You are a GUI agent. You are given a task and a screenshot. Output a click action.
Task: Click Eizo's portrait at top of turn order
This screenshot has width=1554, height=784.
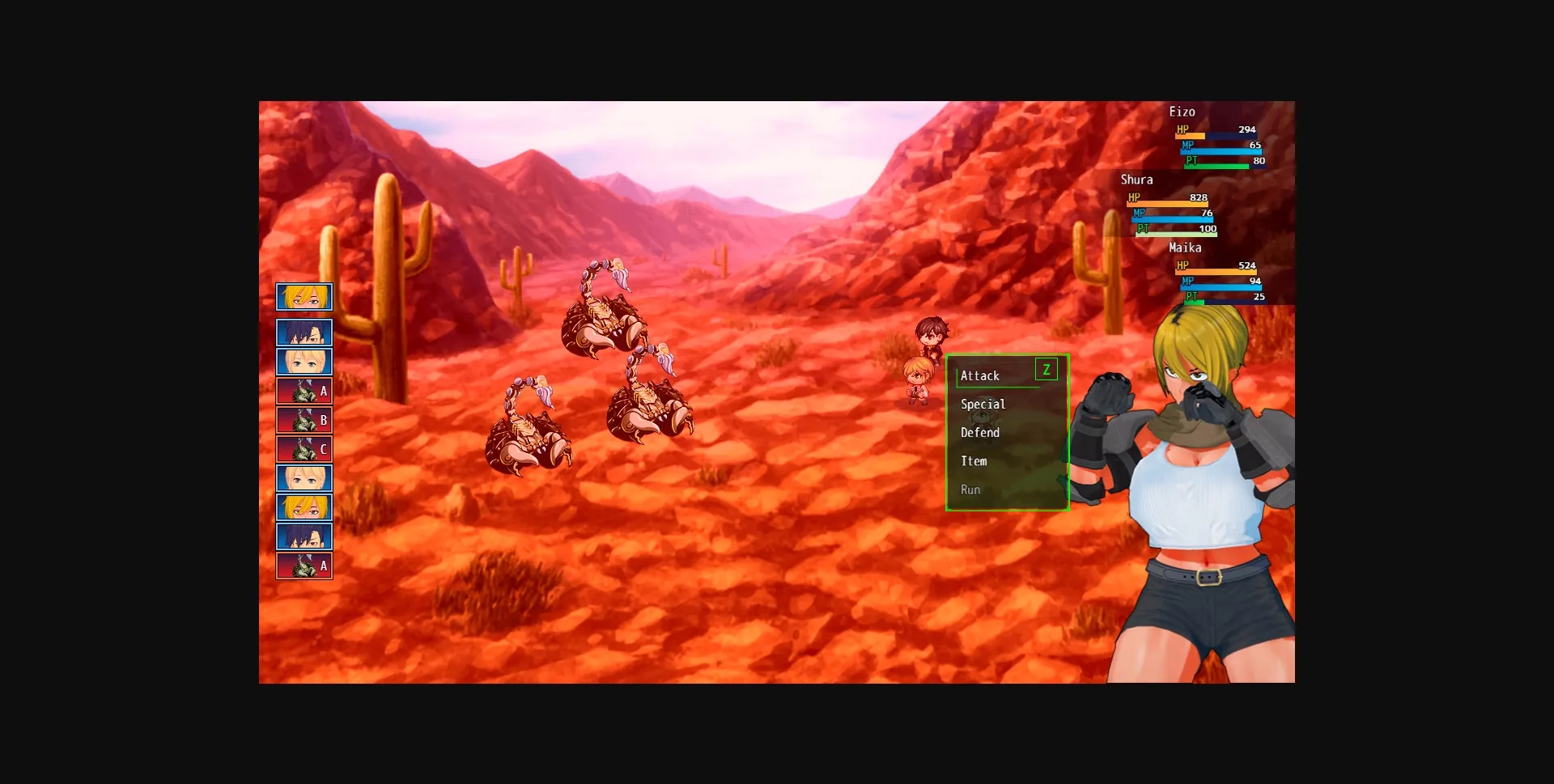click(x=304, y=297)
